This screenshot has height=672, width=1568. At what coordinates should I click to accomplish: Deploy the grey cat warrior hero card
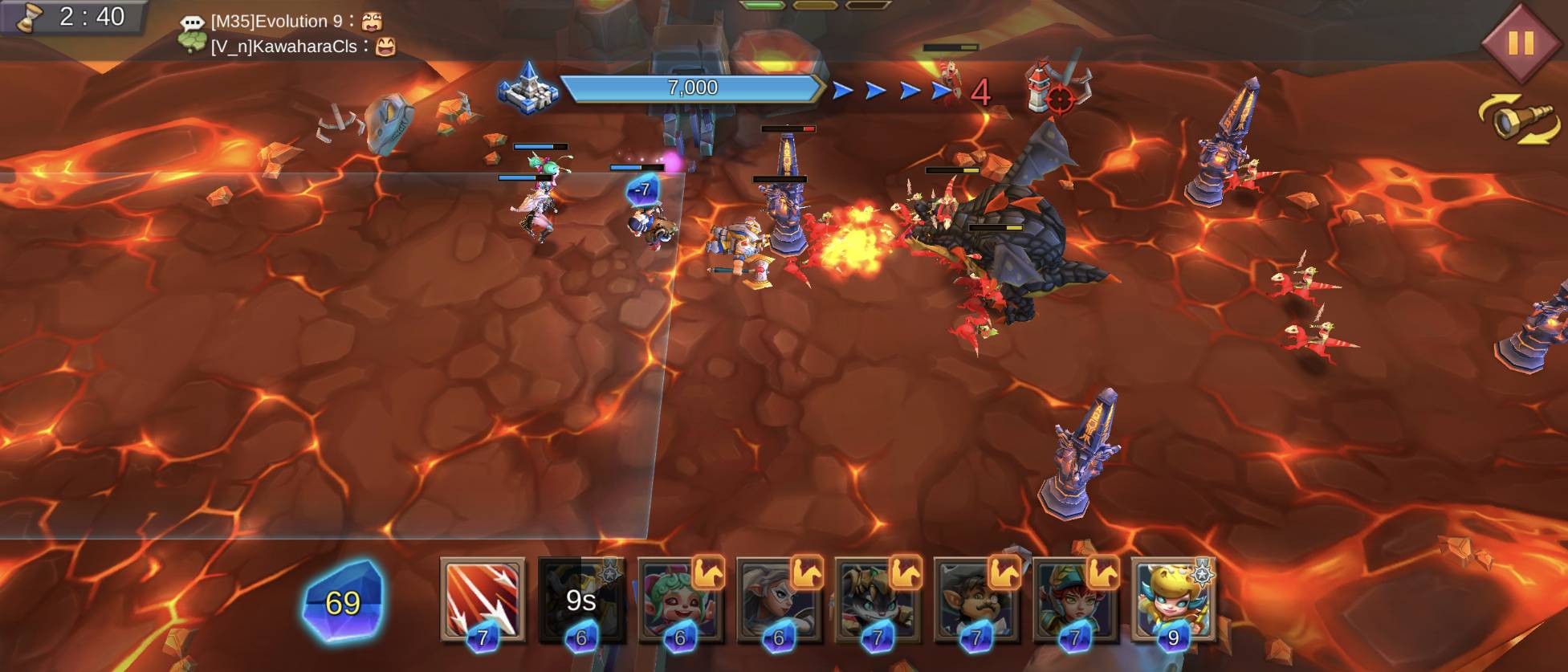tap(878, 600)
